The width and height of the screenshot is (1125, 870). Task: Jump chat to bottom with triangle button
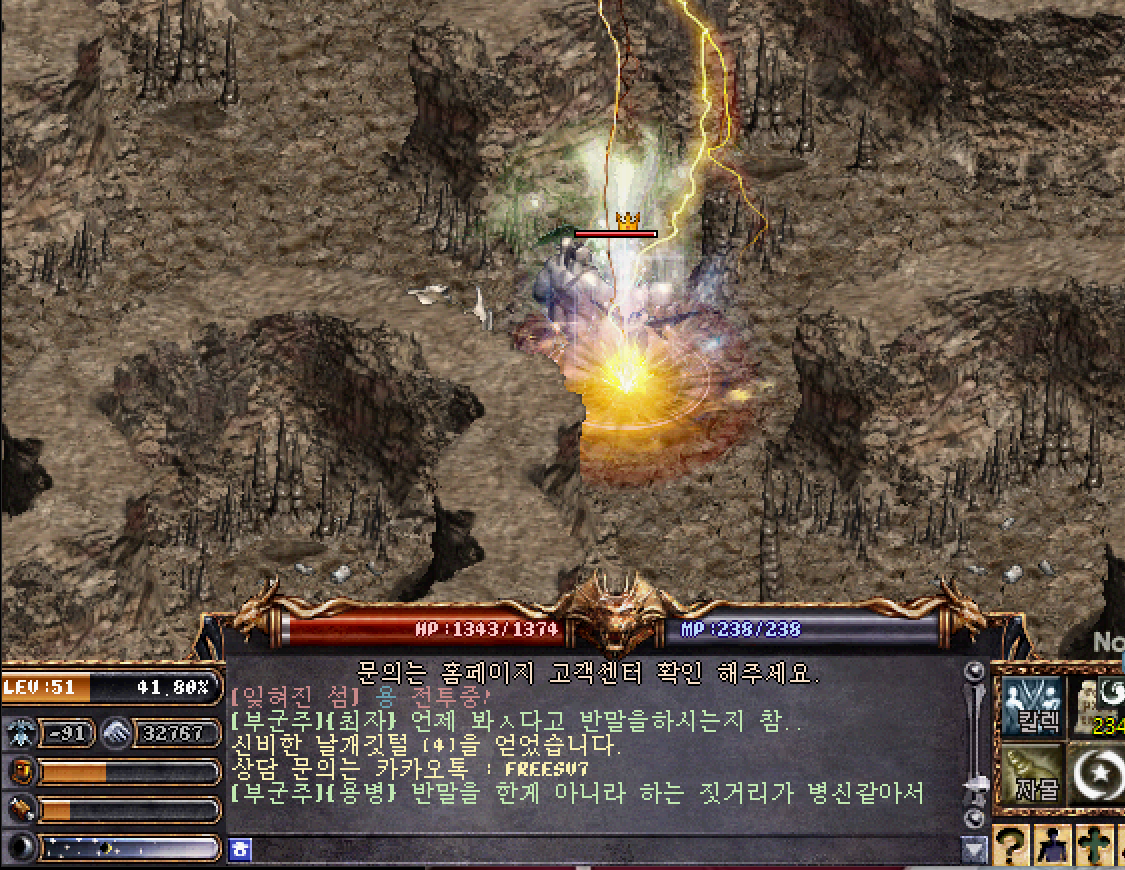pos(974,850)
